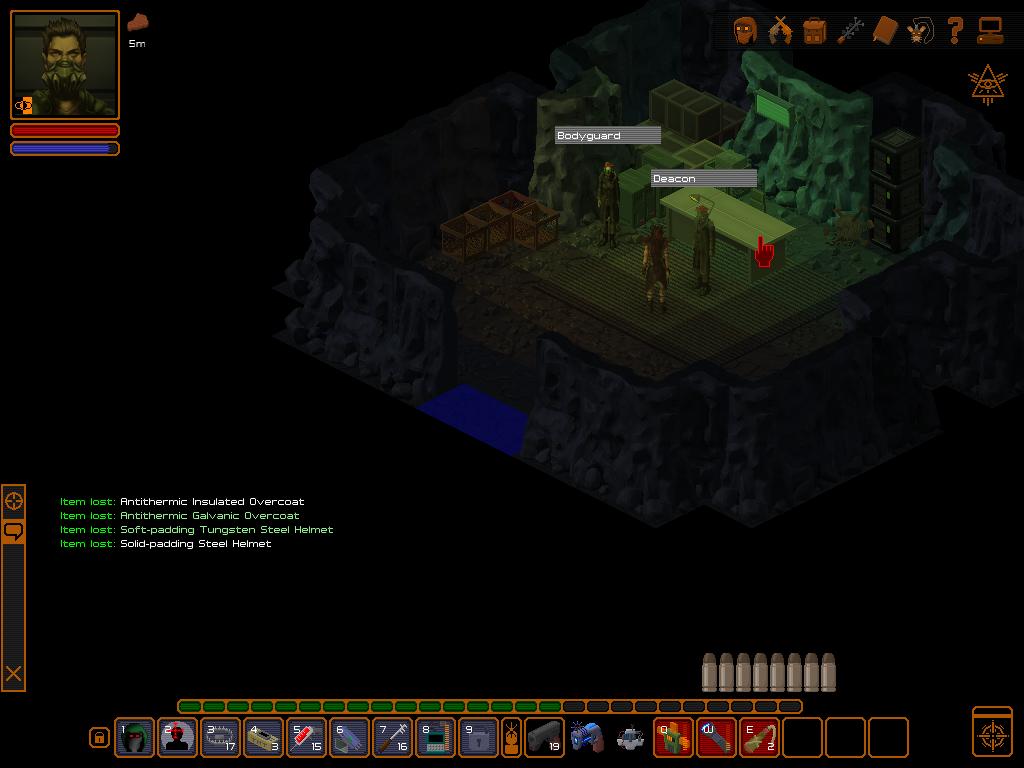Use the grenade item in slot E
Screen dimensions: 1024x768
coord(760,738)
